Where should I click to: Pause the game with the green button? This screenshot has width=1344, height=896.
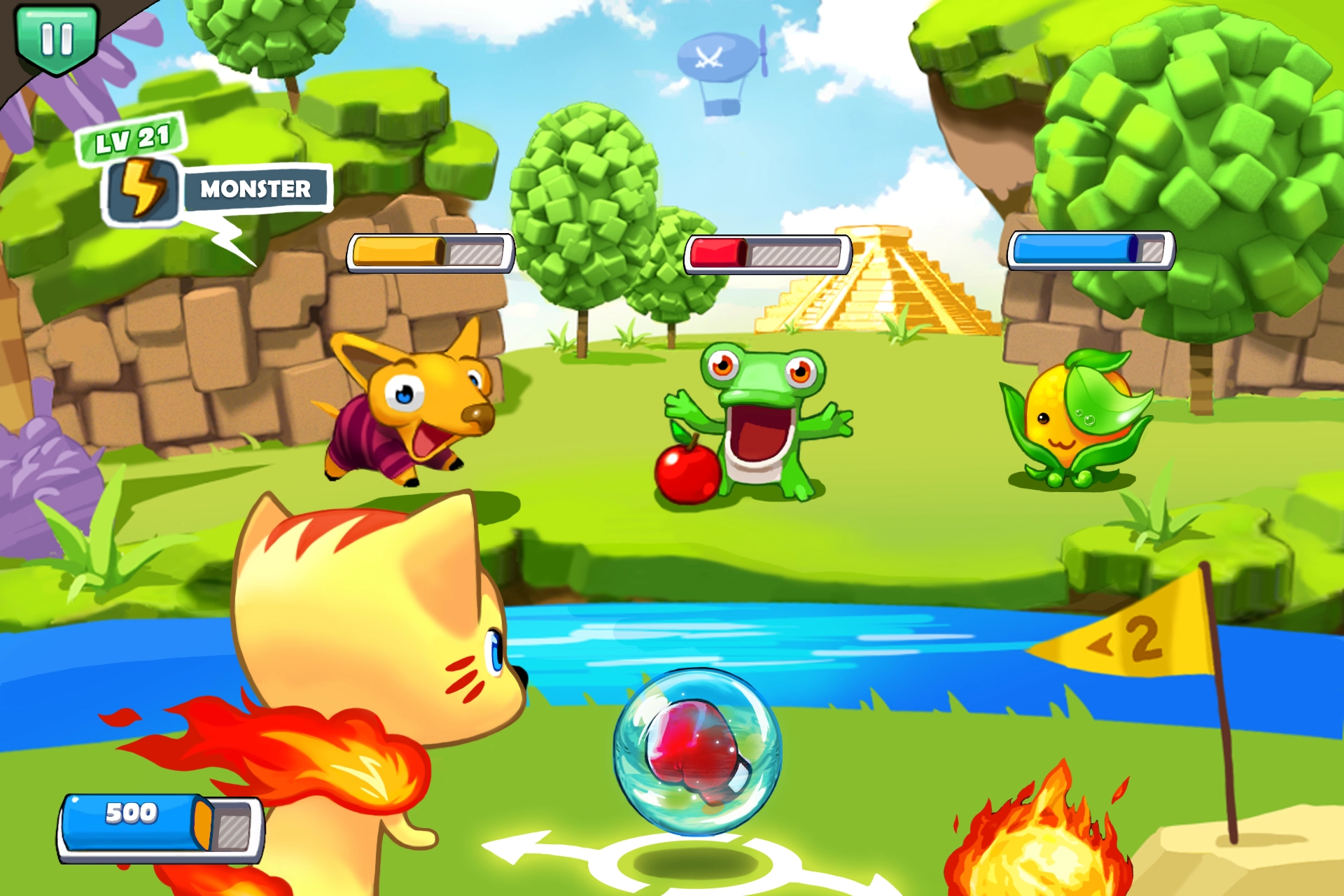[56, 38]
